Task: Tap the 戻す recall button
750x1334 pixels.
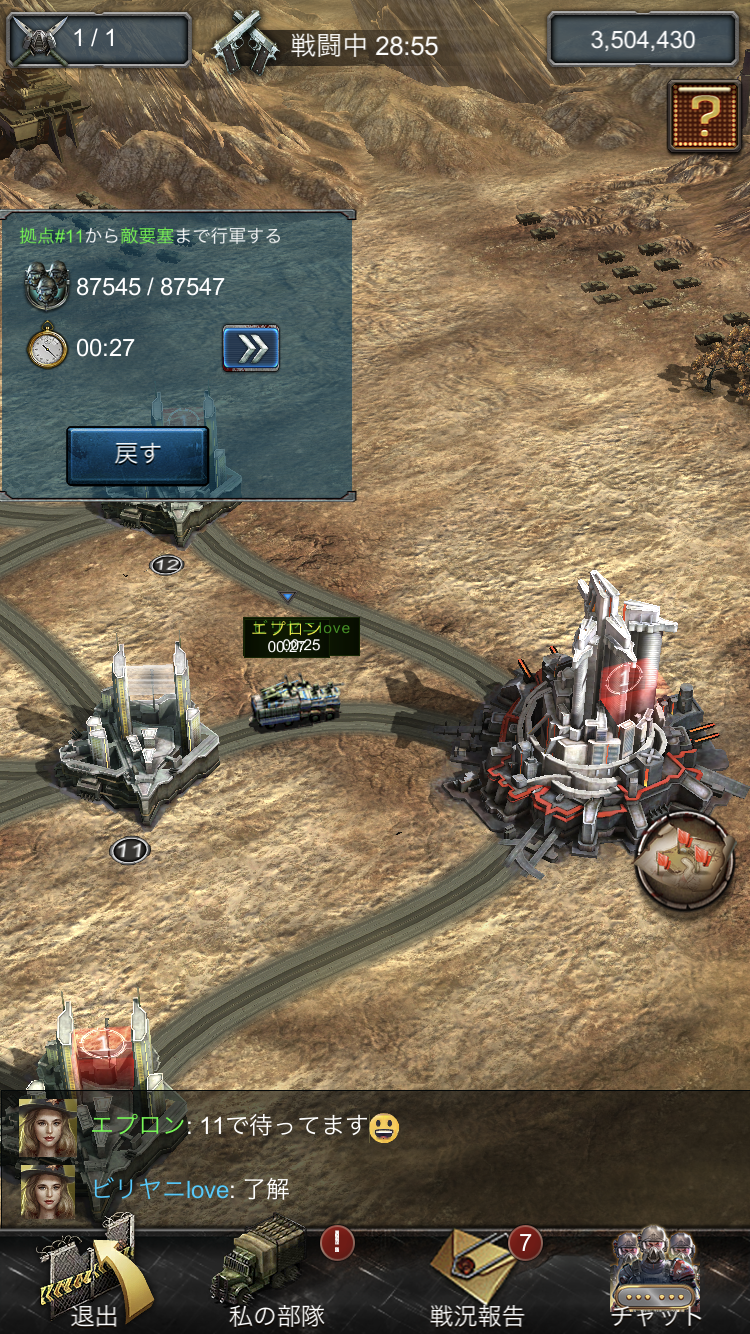Action: pyautogui.click(x=137, y=455)
